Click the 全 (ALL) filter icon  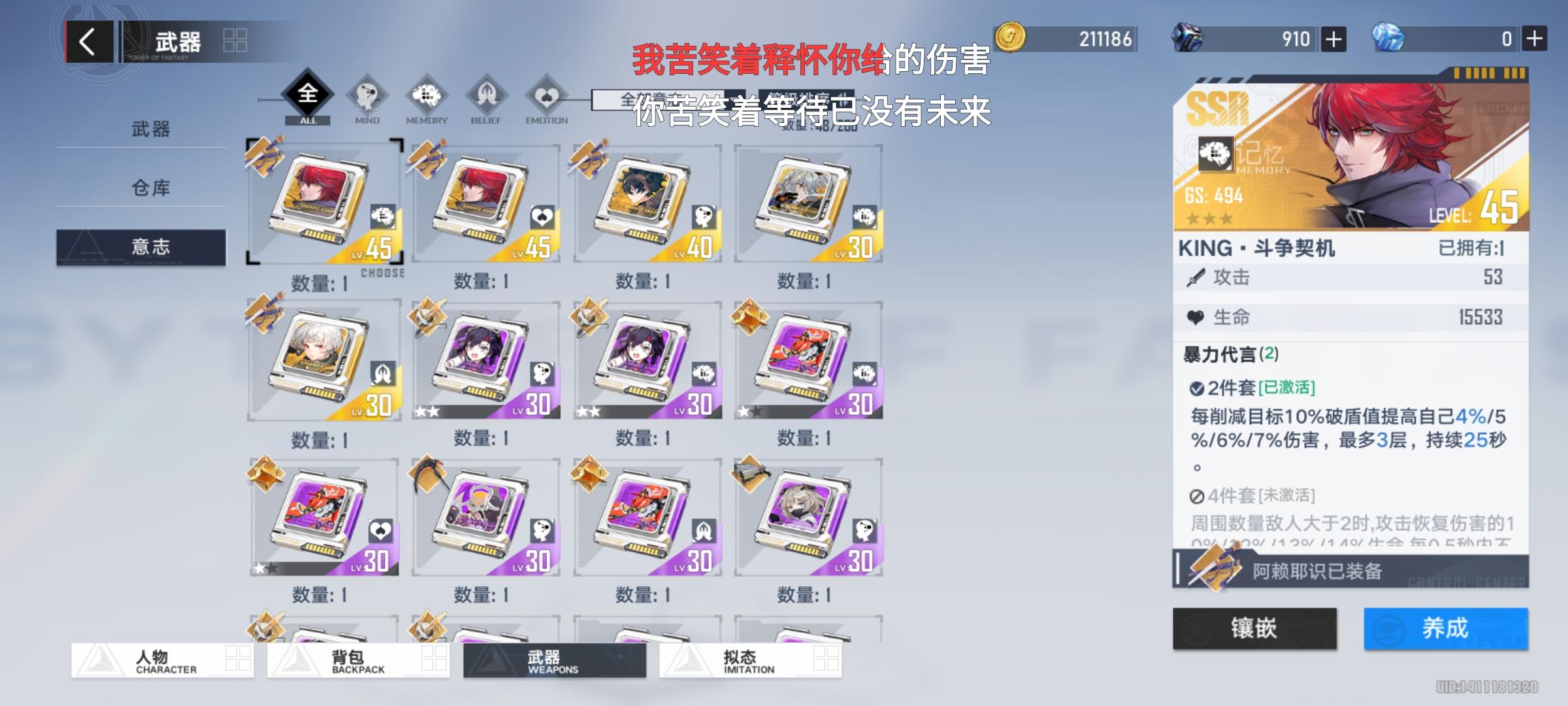point(309,93)
